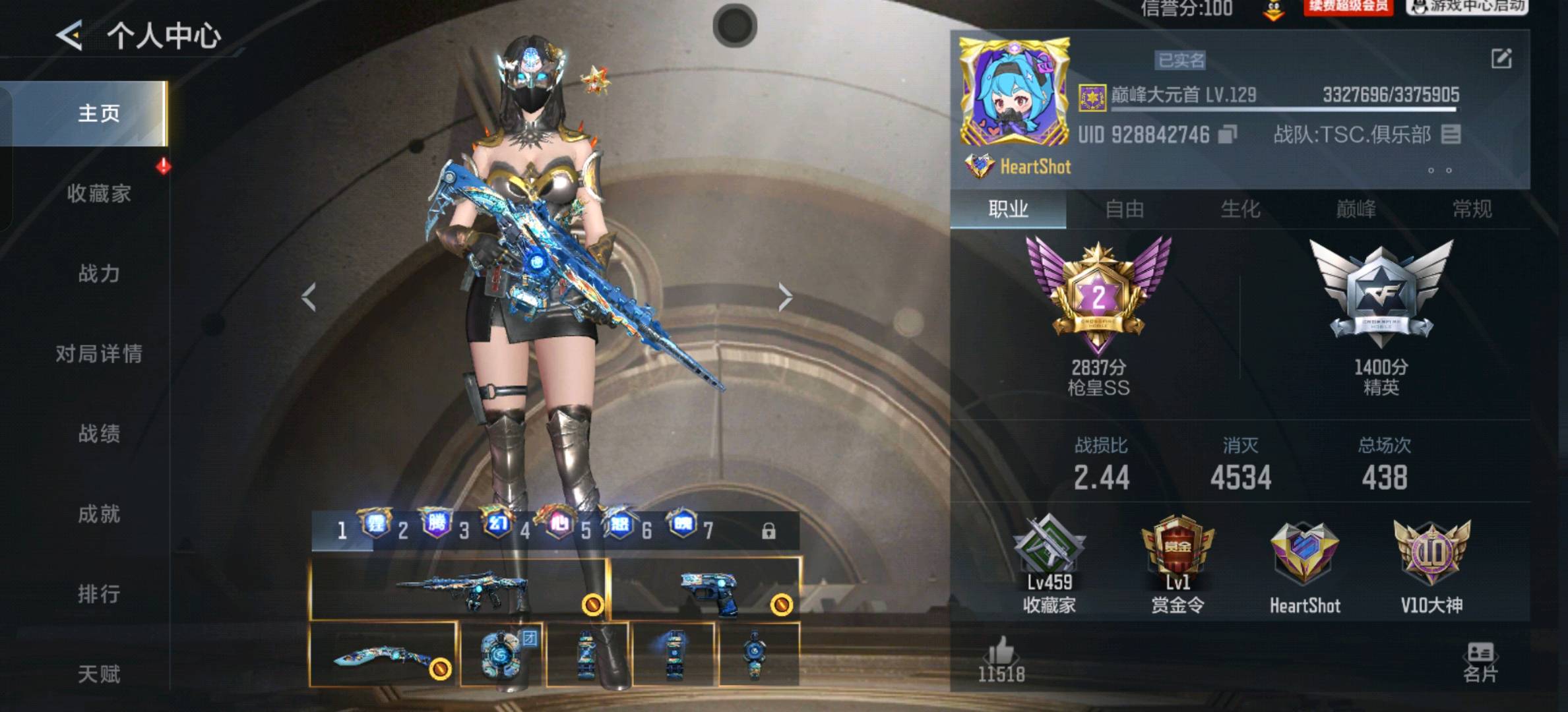Select the primary rifle weapon slot

[x=459, y=589]
